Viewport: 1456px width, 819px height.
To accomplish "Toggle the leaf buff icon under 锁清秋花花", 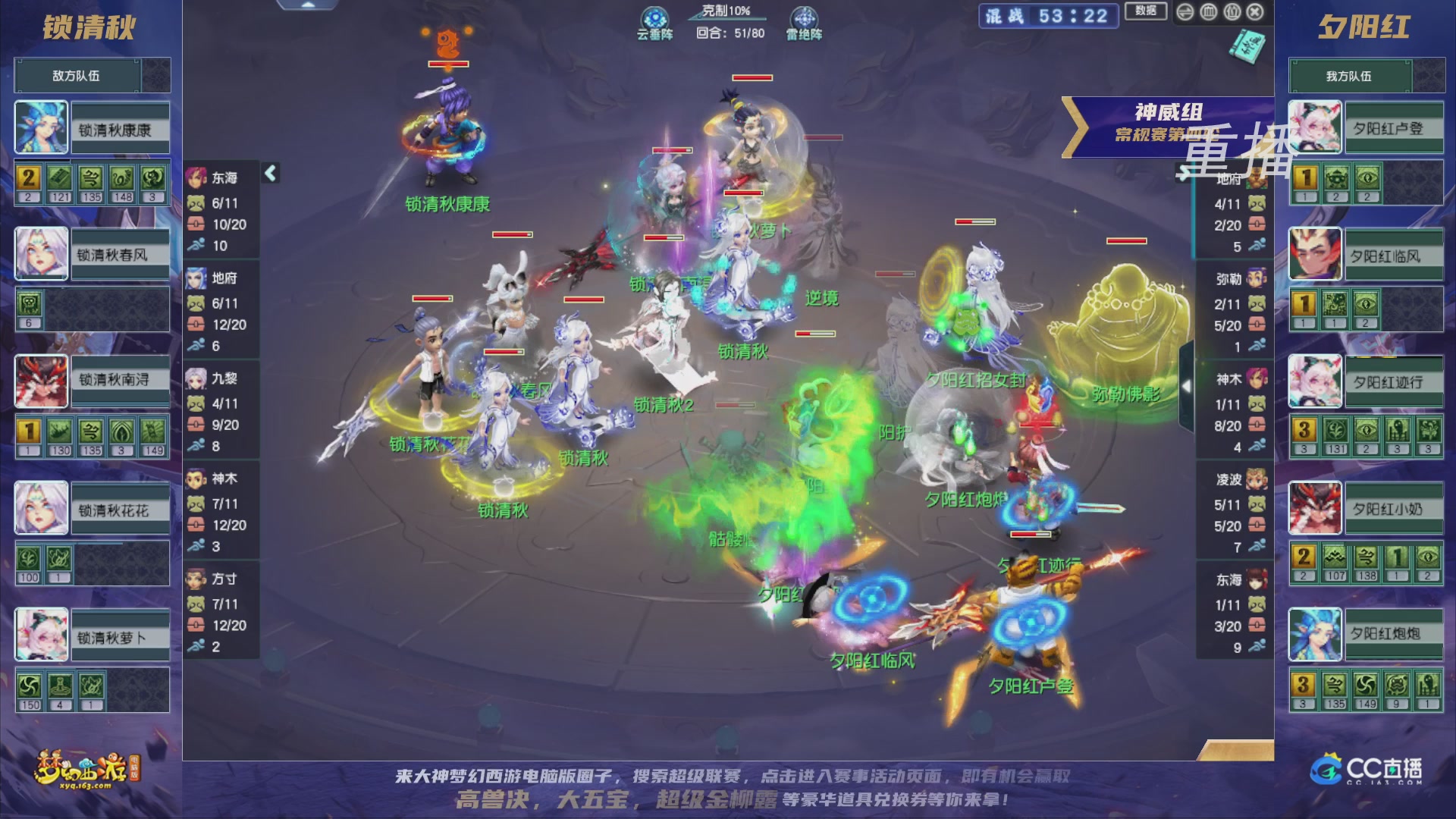I will point(28,560).
